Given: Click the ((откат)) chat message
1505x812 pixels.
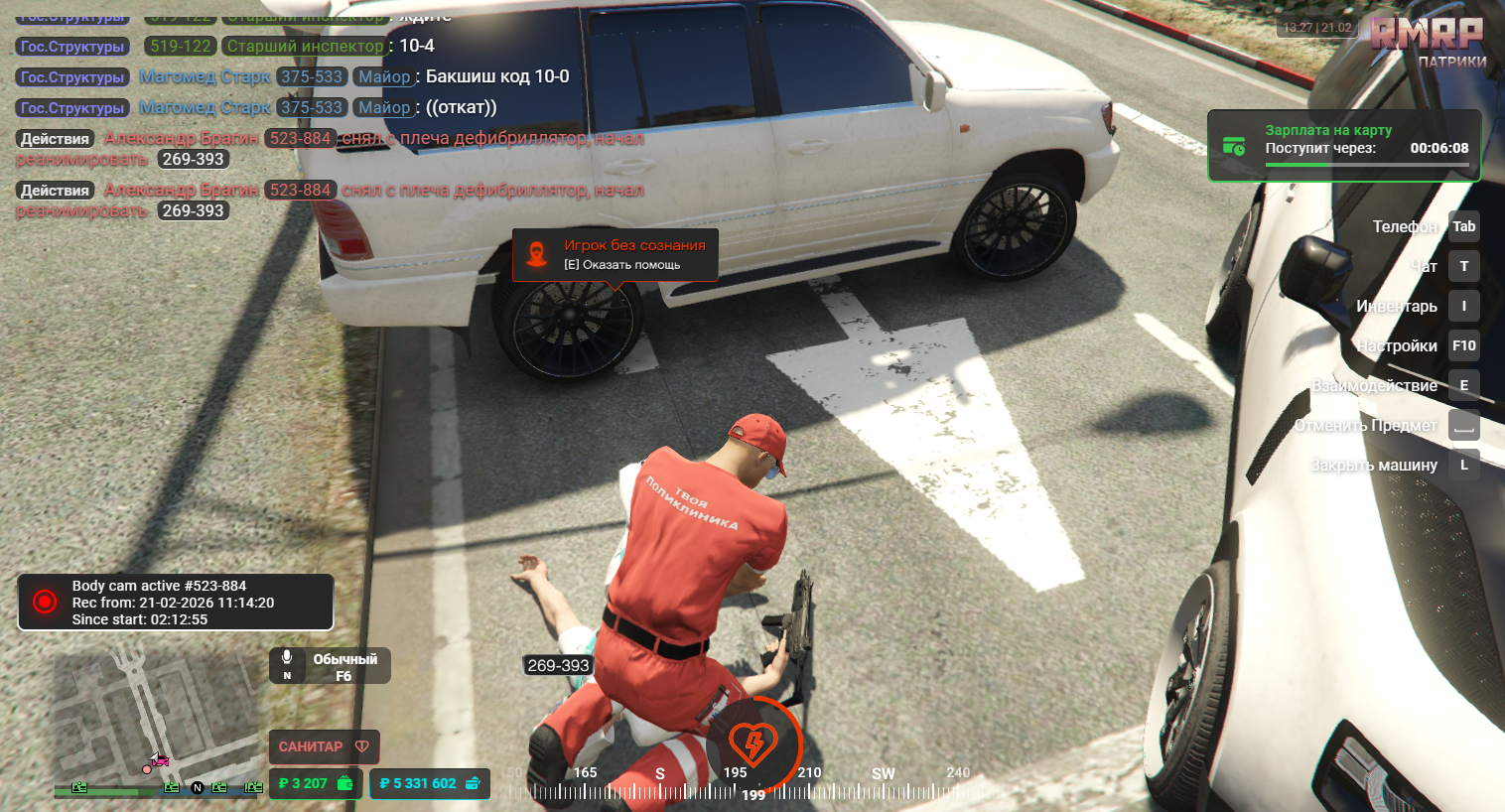Looking at the screenshot, I should click(x=461, y=107).
